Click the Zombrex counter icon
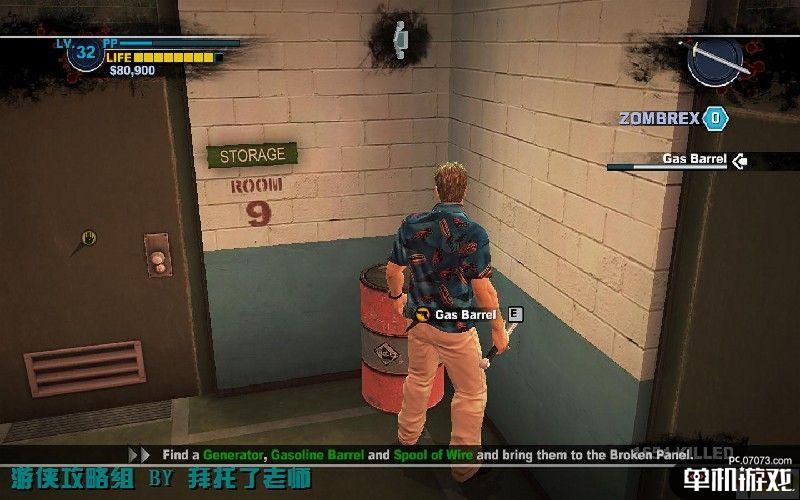The width and height of the screenshot is (800, 500). coord(713,118)
